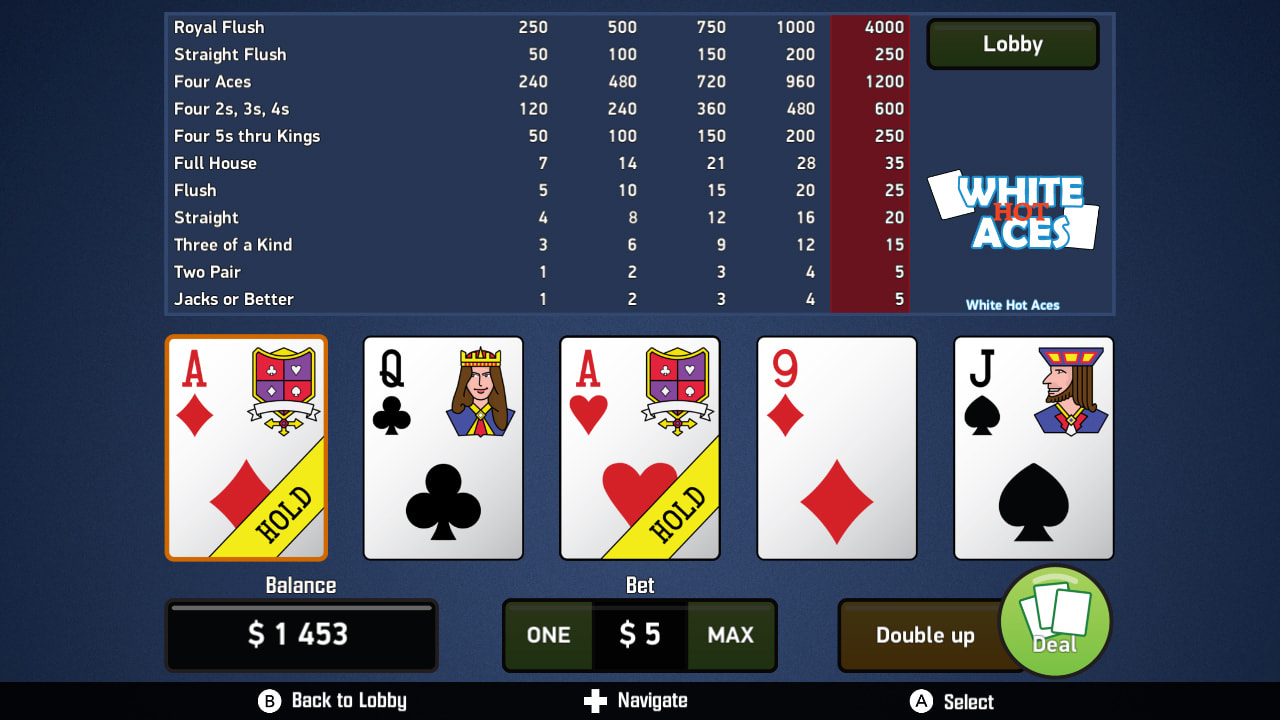Release hold on the Ace of Hearts

click(640, 447)
